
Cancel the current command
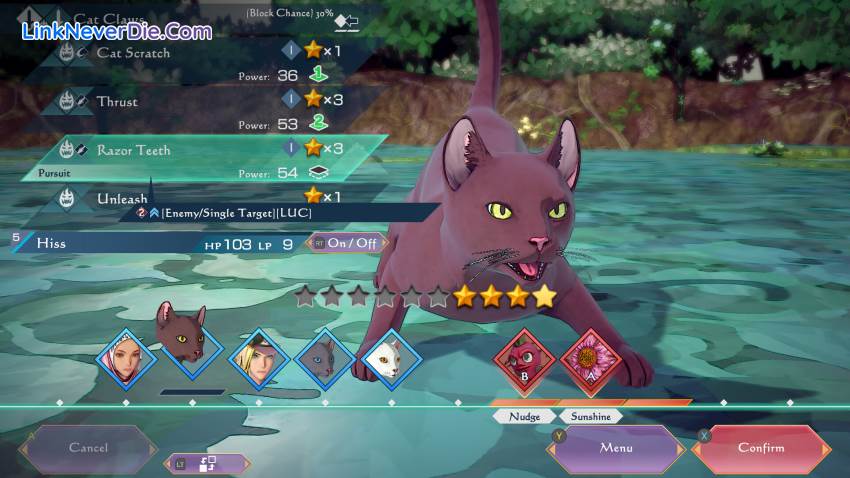point(88,448)
